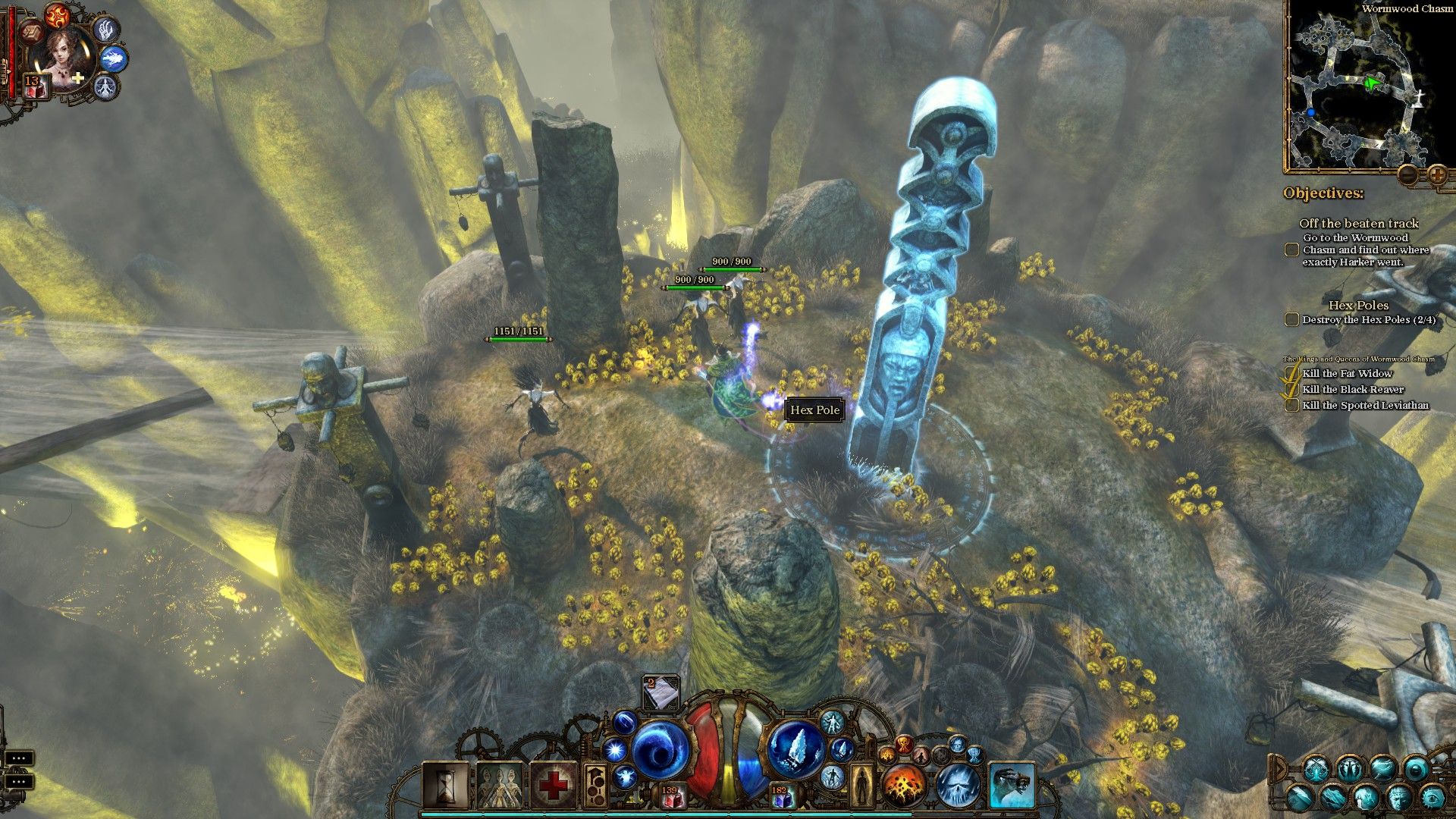Image resolution: width=1456 pixels, height=819 pixels.
Task: Activate the fiery meteor explosion ability
Action: [x=902, y=785]
